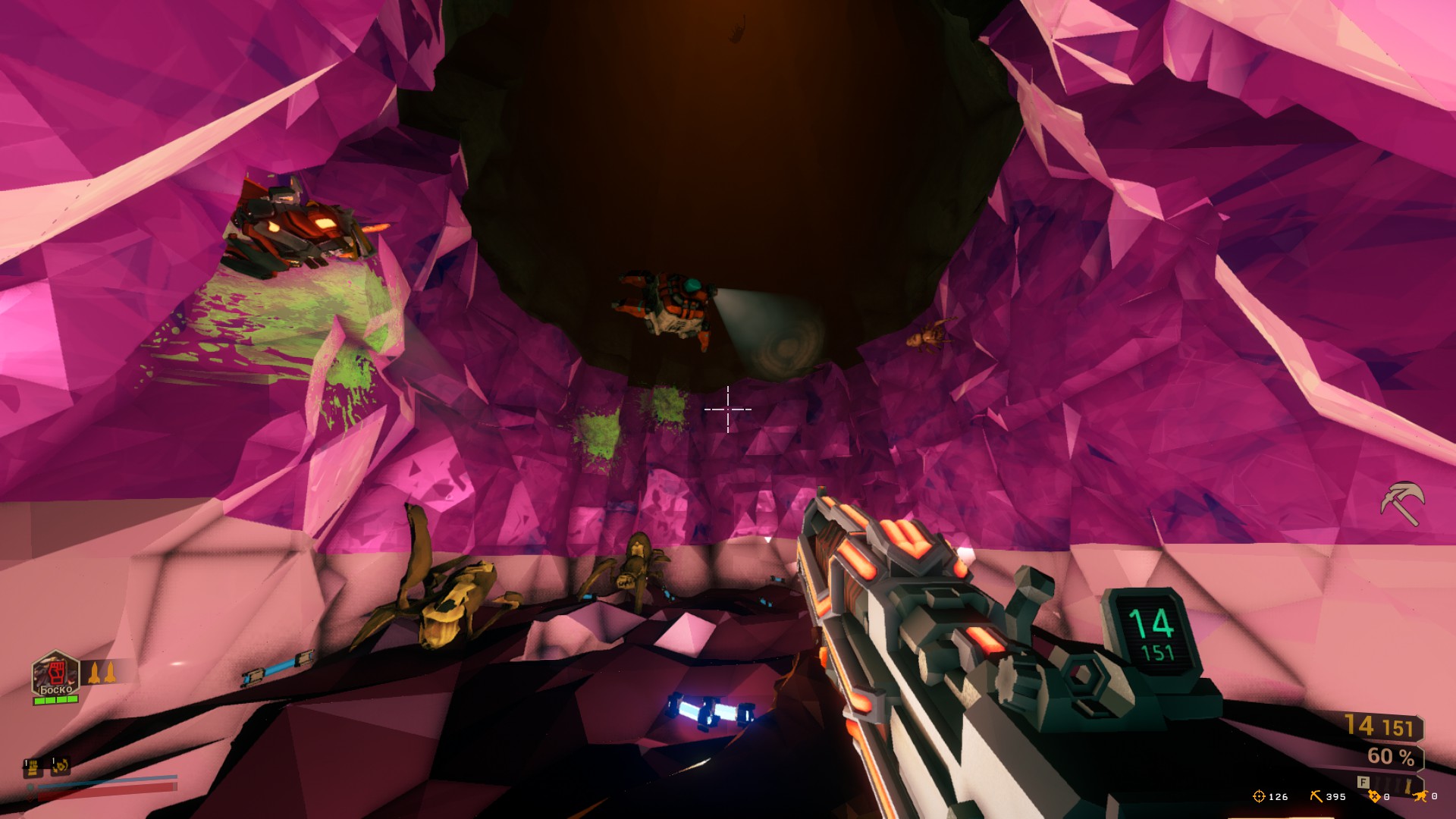Click the running creature icon
Screen dimensions: 1456x819
1420,796
